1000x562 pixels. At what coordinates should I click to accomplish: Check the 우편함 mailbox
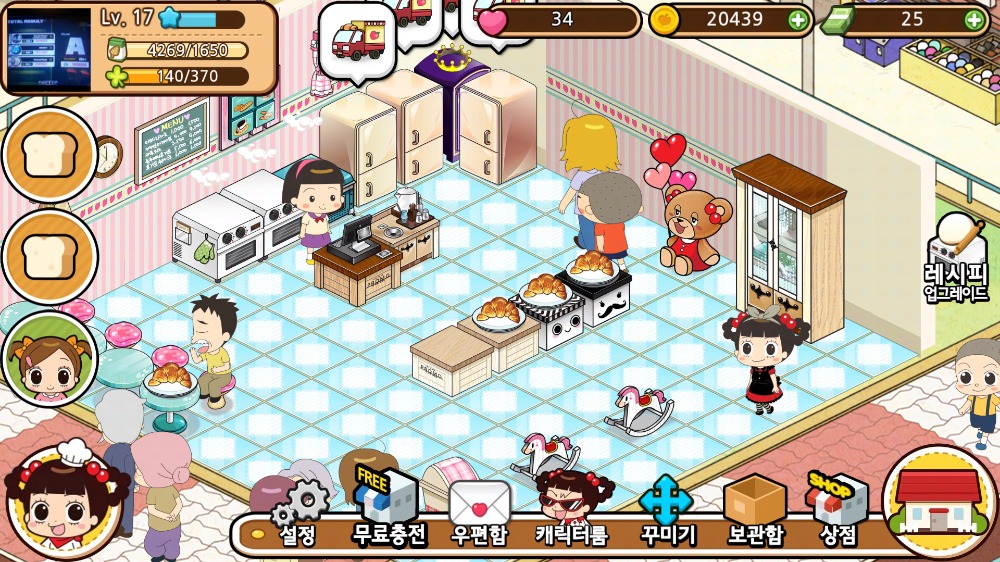coord(479,510)
